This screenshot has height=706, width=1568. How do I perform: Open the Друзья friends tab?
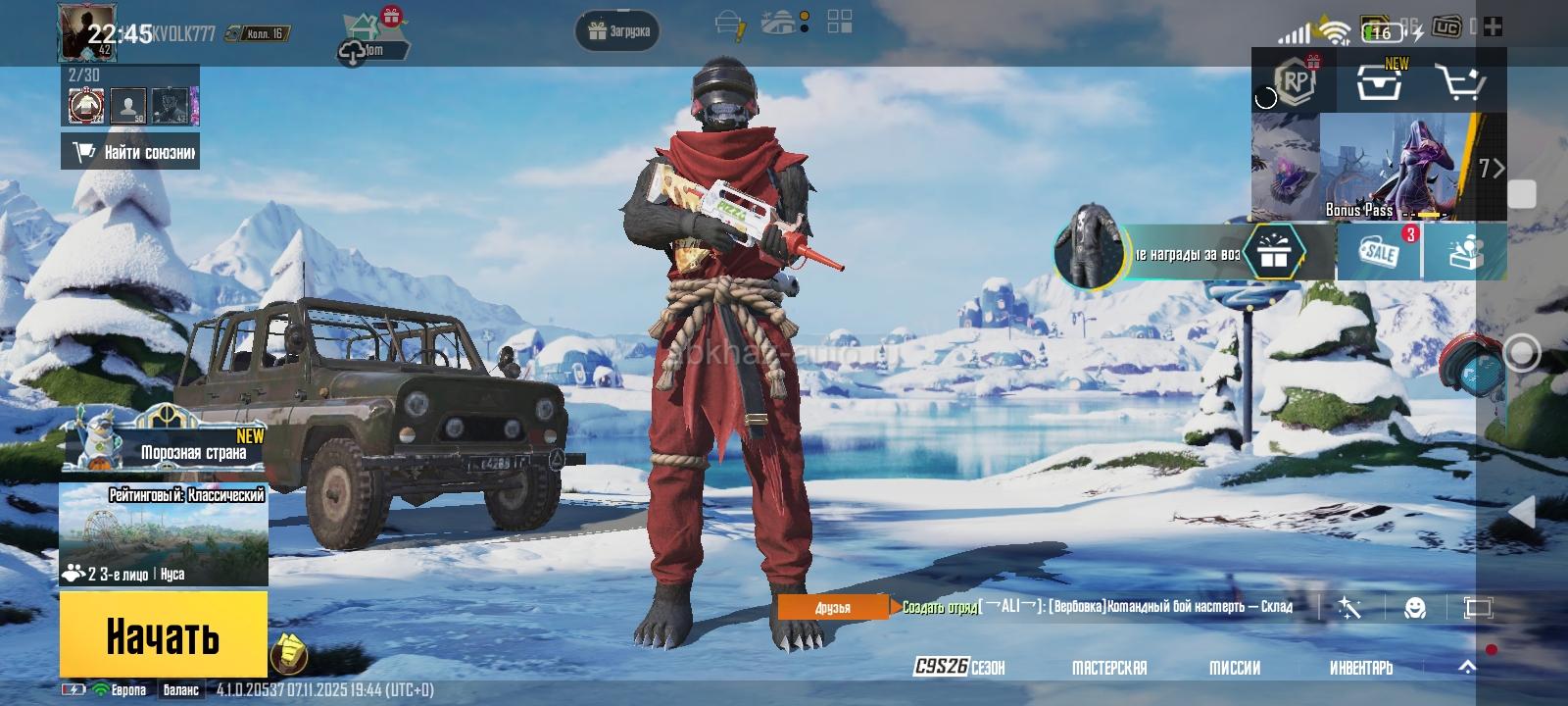click(833, 608)
